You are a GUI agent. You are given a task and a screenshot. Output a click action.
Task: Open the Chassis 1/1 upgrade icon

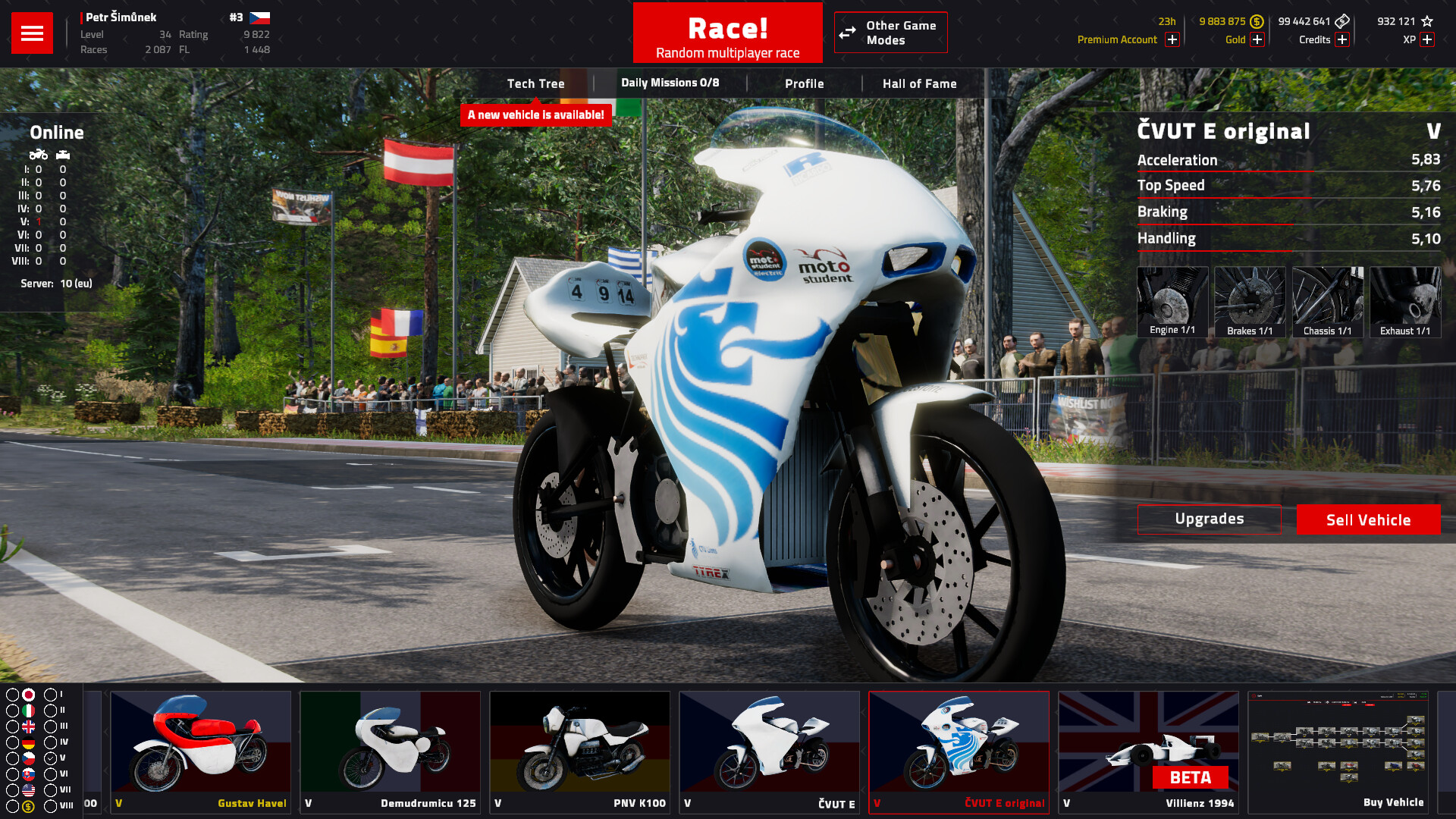[1328, 302]
